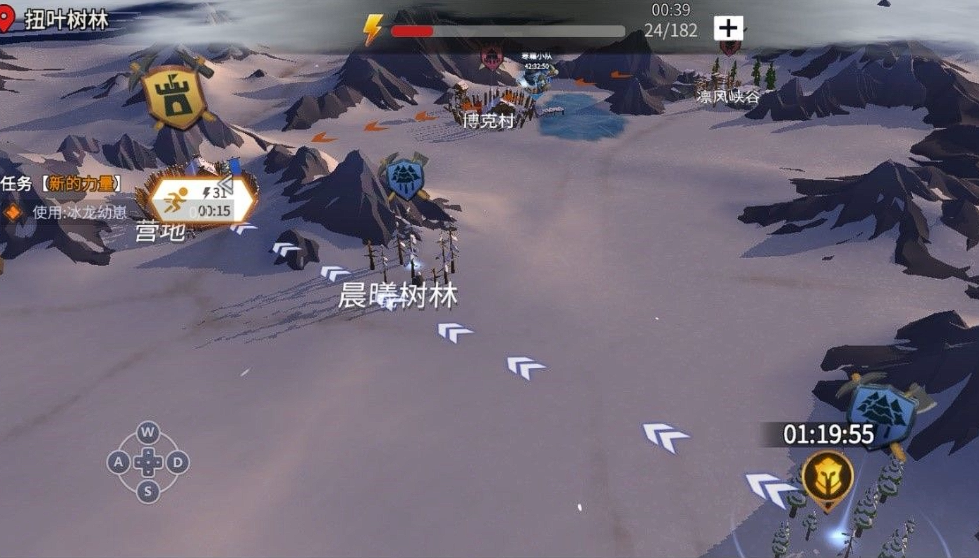Screen dimensions: 979x558
Task: Select the gold helmet marker under the timer
Action: click(827, 477)
